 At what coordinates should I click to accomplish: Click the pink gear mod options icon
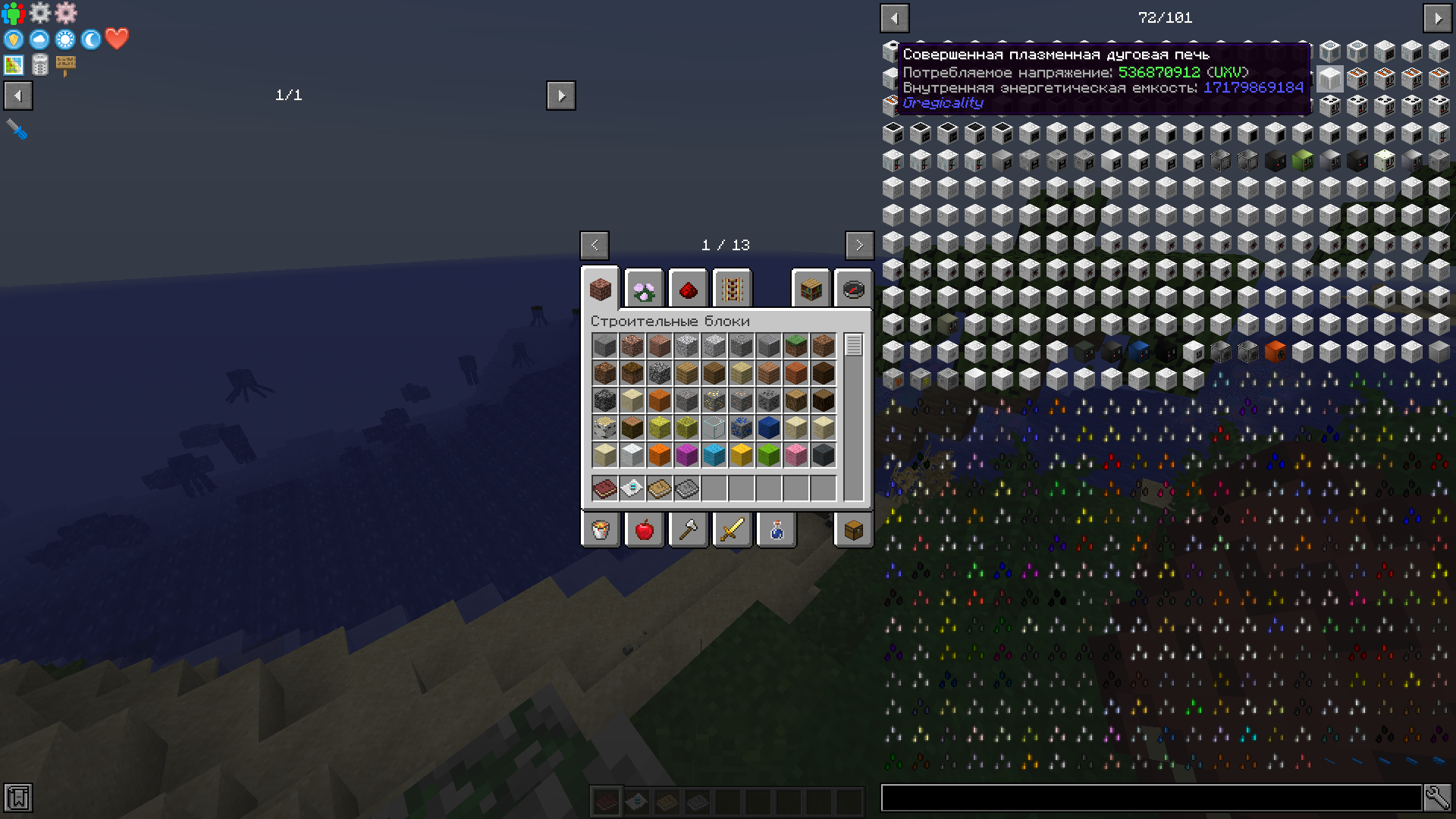point(67,13)
